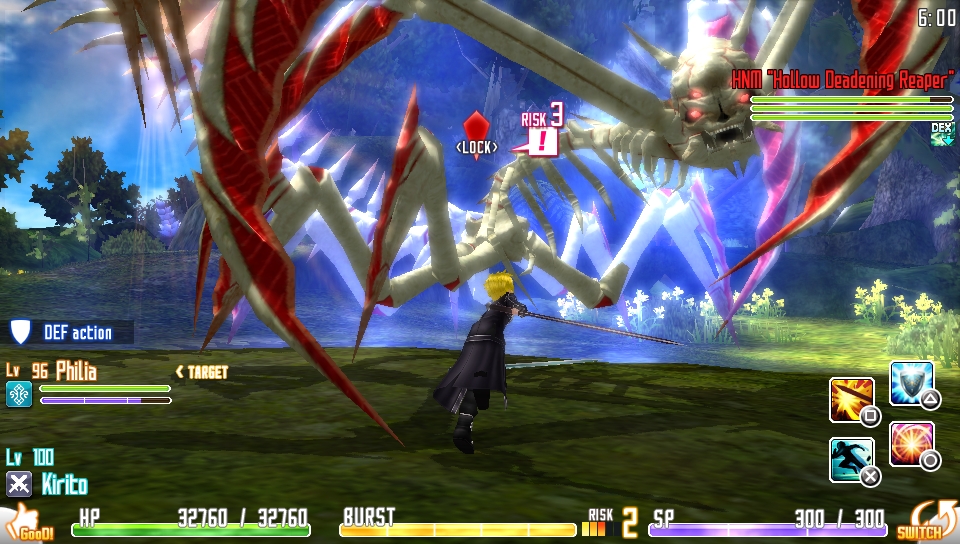Screen dimensions: 960x544
Task: Trigger the running figure dash skill
Action: click(x=851, y=458)
